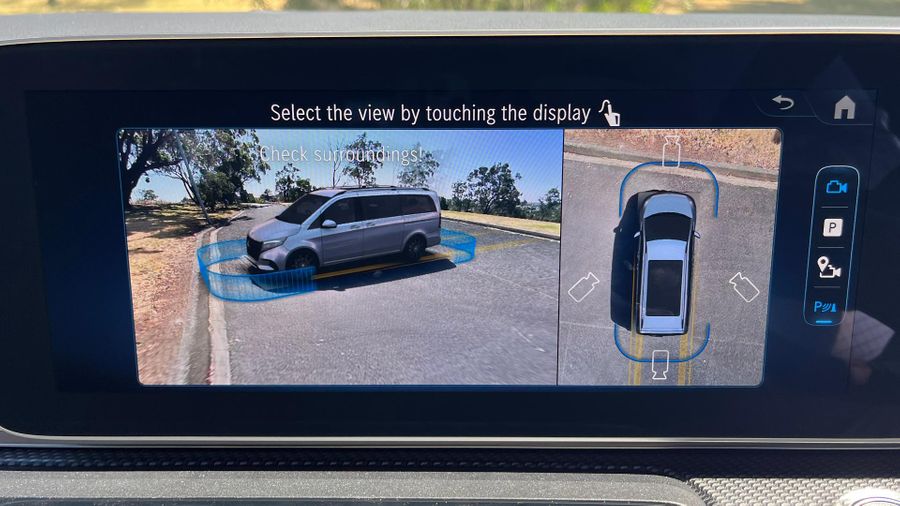Screen dimensions: 900x506
Task: Choose the left side camera icon
Action: (x=584, y=287)
